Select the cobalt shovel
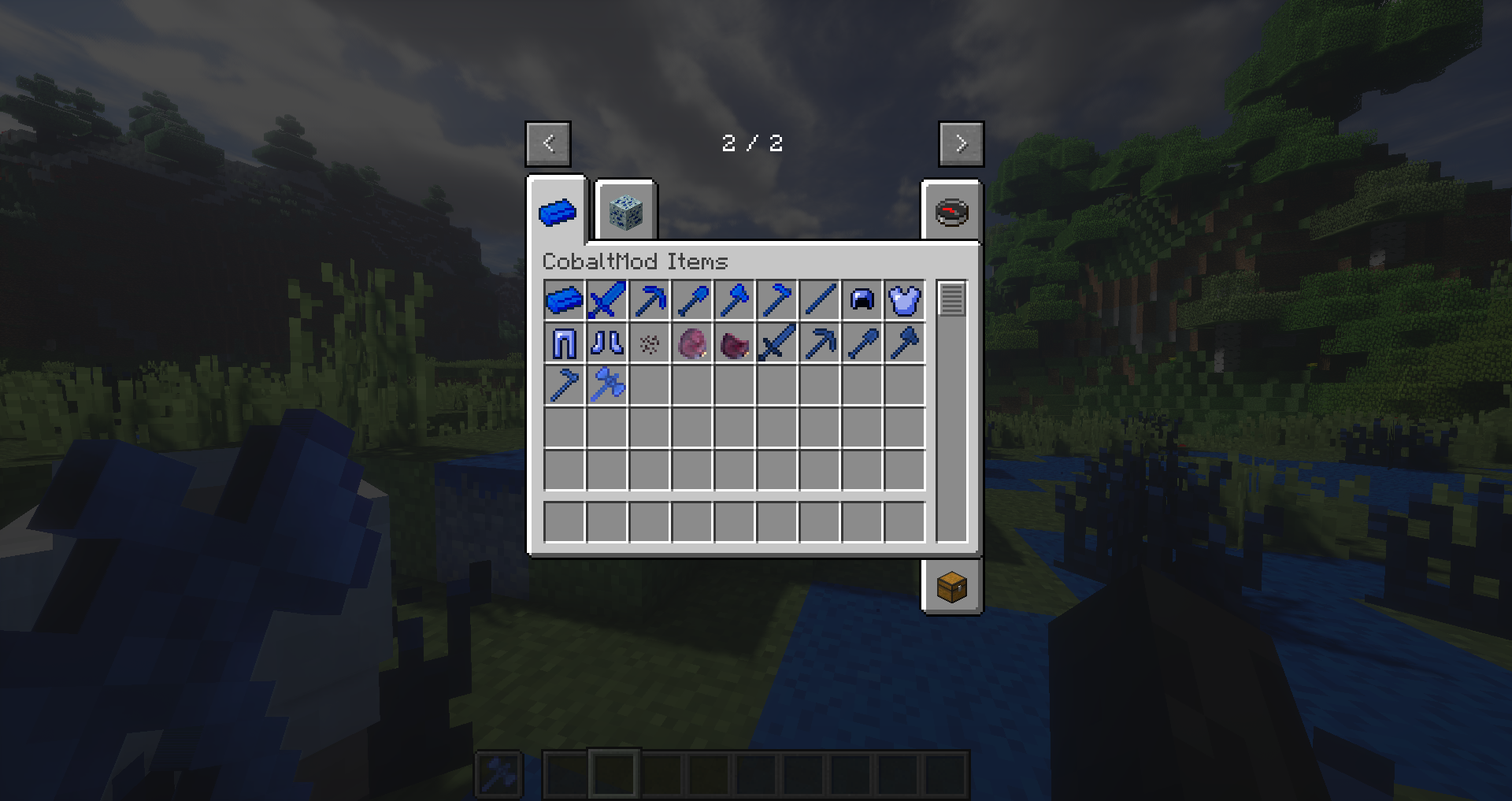The height and width of the screenshot is (801, 1512). tap(694, 300)
